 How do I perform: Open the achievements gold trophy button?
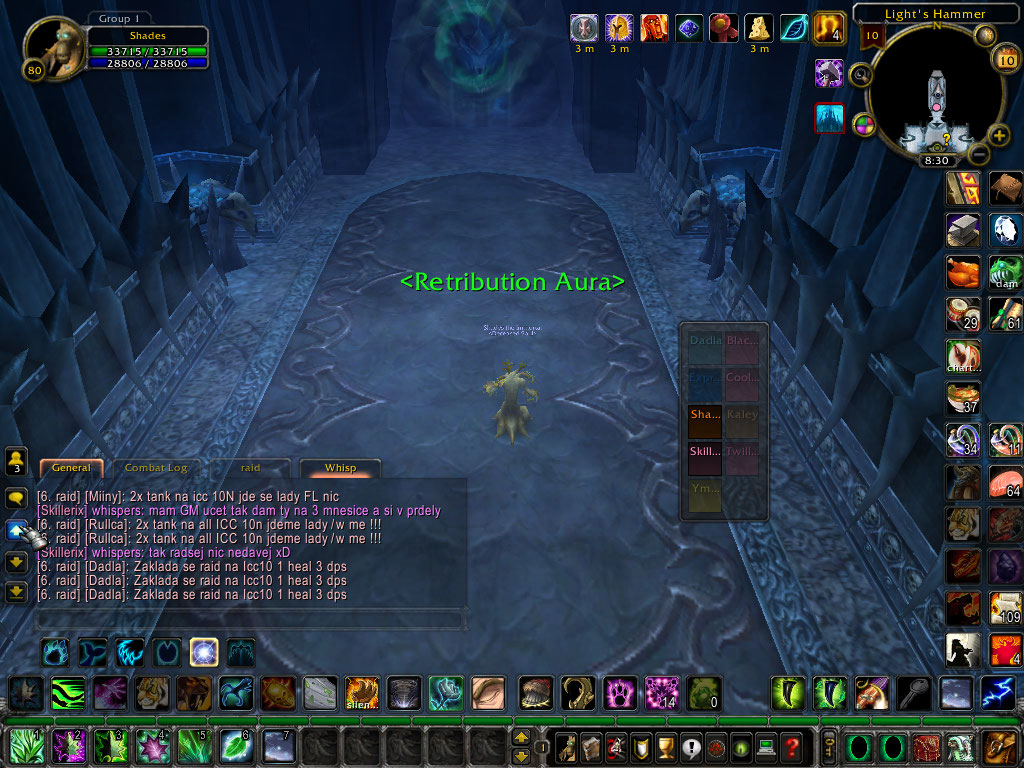pos(662,747)
